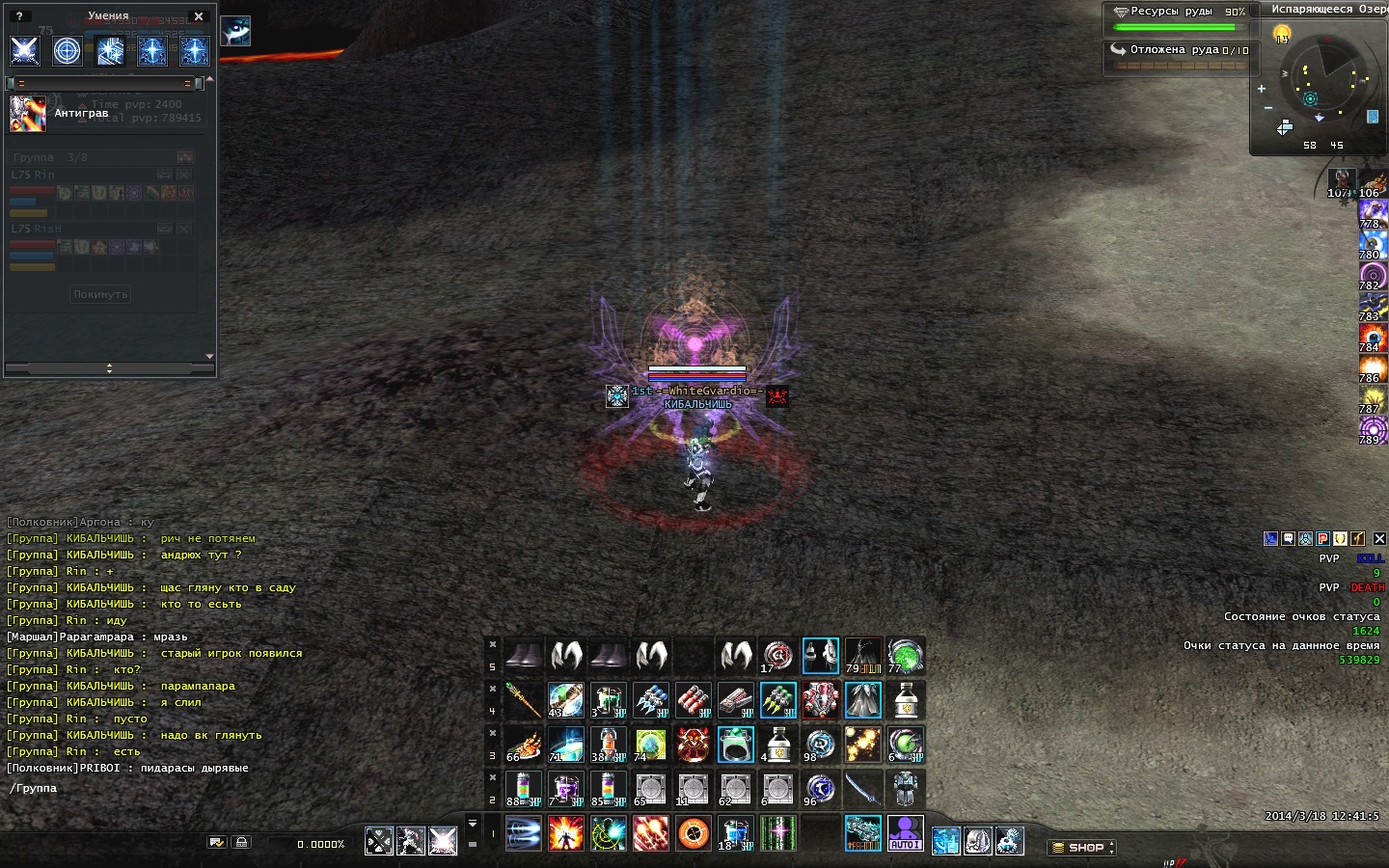The height and width of the screenshot is (868, 1389).
Task: Open the blue map icon beside radar
Action: click(1373, 117)
